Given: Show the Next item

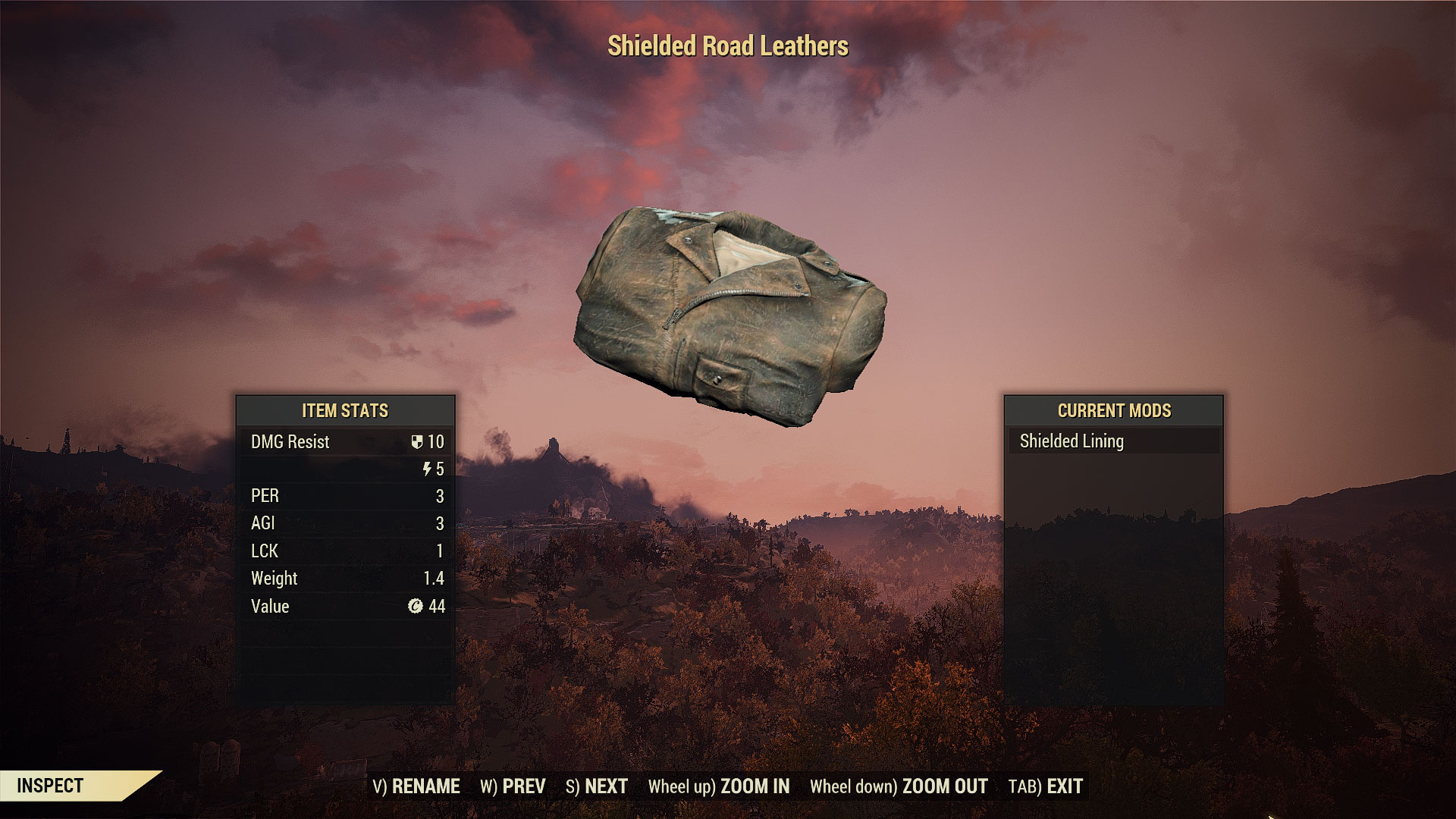Looking at the screenshot, I should coord(597,786).
